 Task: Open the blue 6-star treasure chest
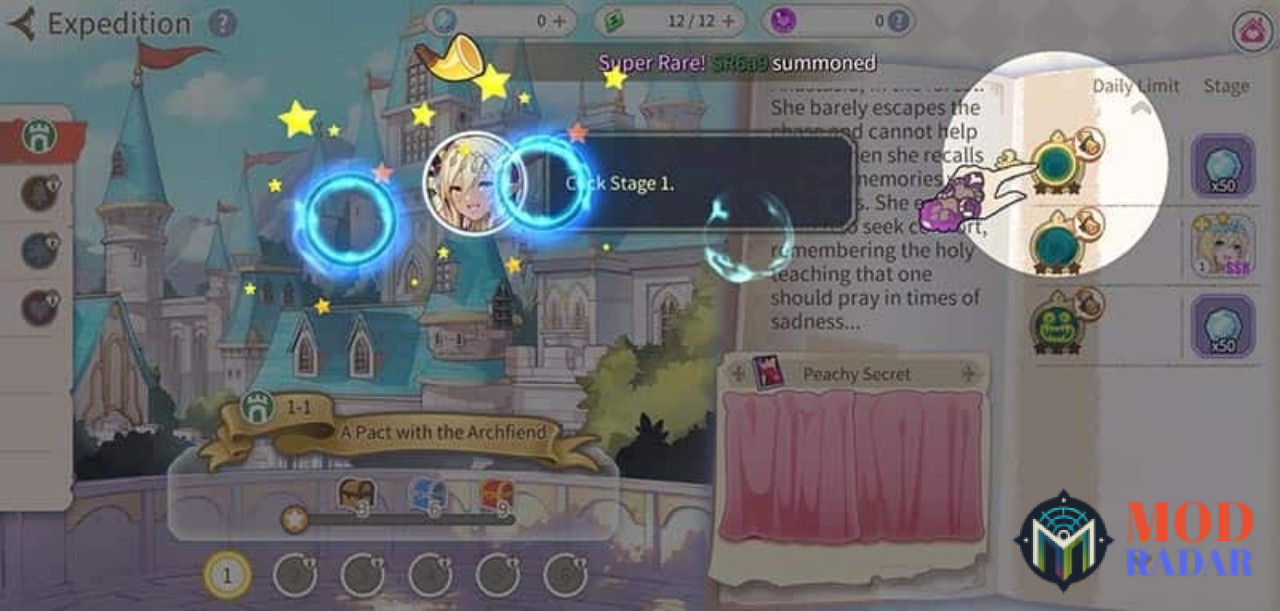(426, 495)
